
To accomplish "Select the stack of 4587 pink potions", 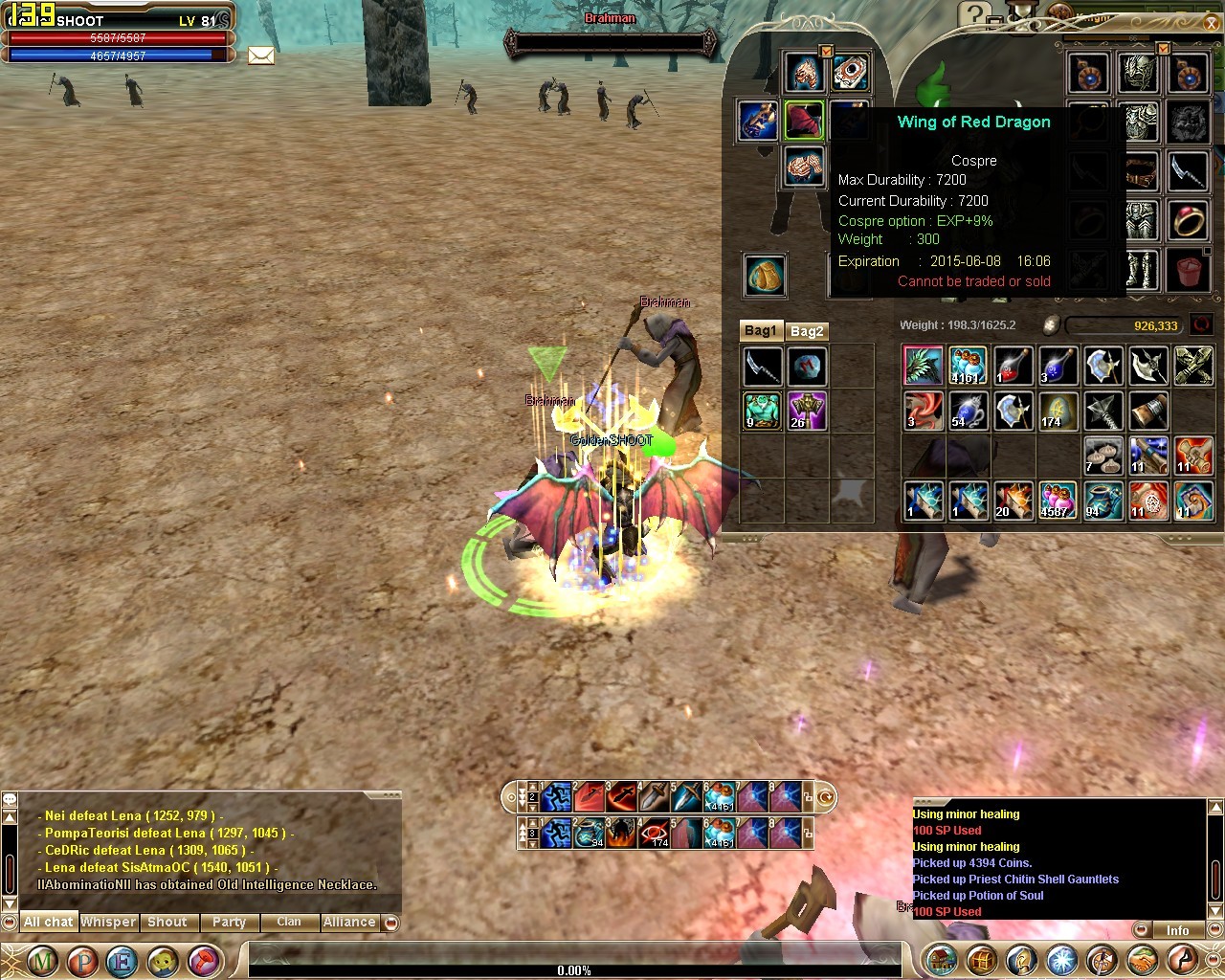I will click(1058, 501).
